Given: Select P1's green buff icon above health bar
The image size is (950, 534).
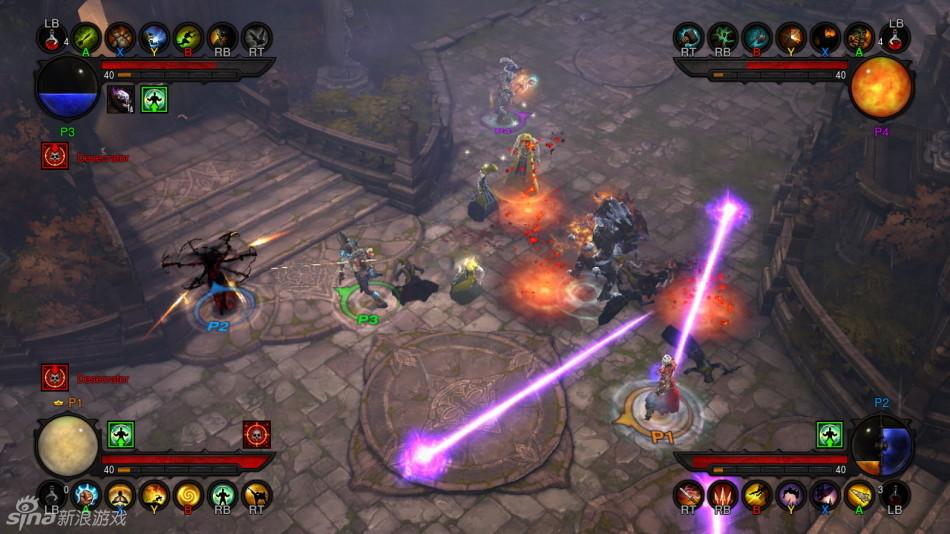Looking at the screenshot, I should point(121,435).
